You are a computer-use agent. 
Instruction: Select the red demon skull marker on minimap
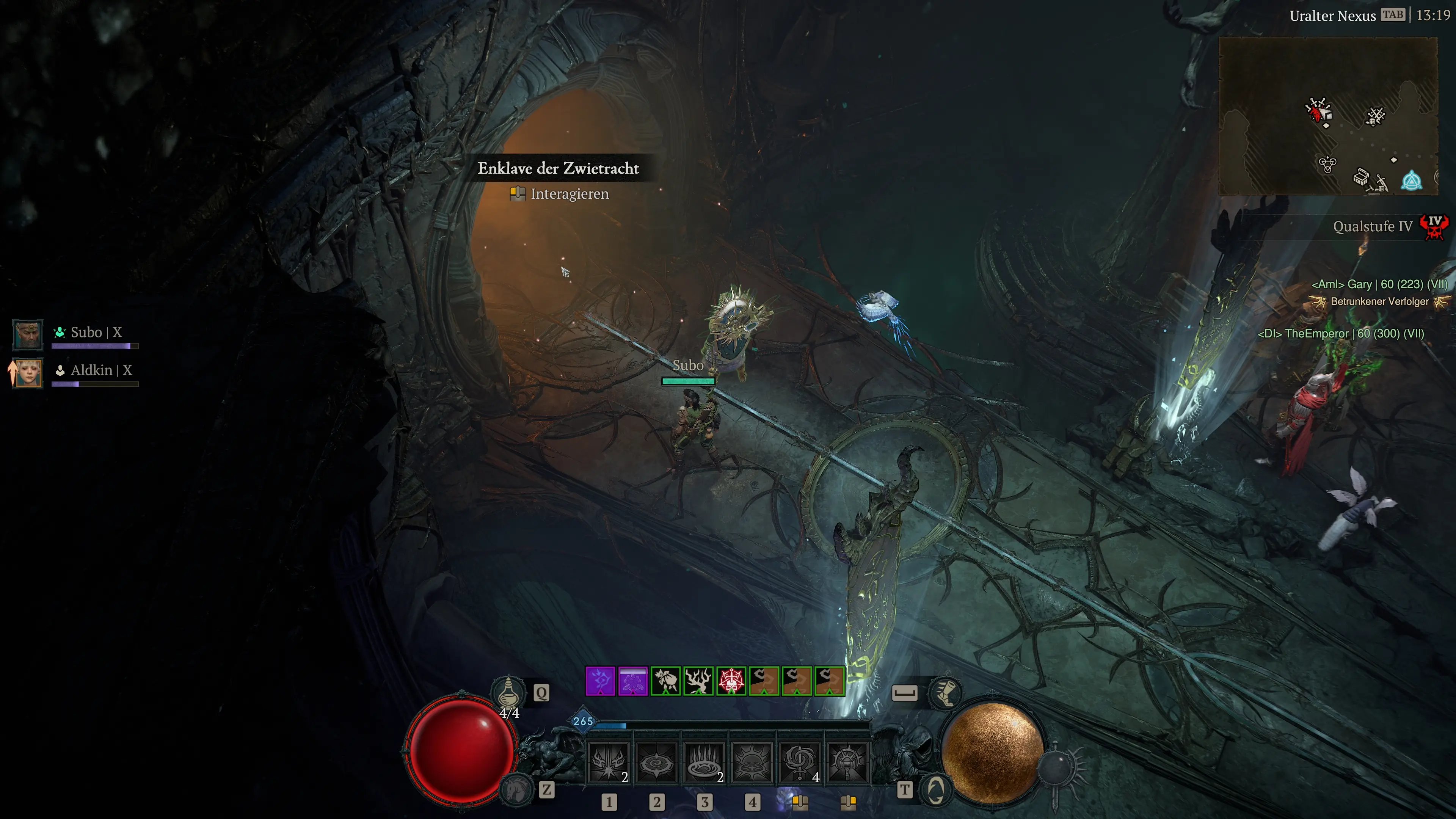(x=1318, y=111)
